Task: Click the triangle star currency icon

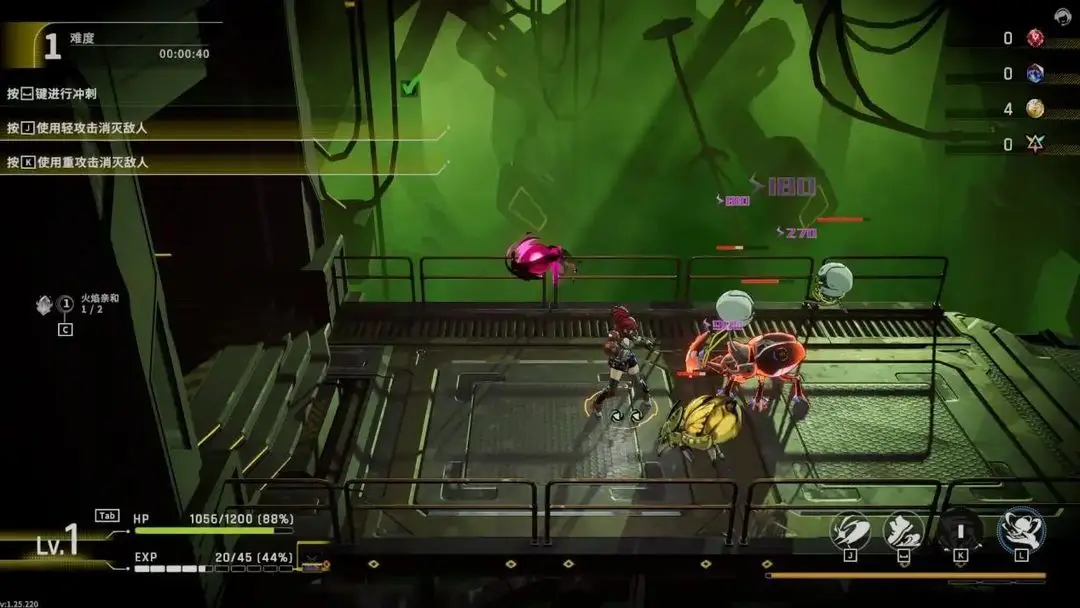Action: 1035,144
